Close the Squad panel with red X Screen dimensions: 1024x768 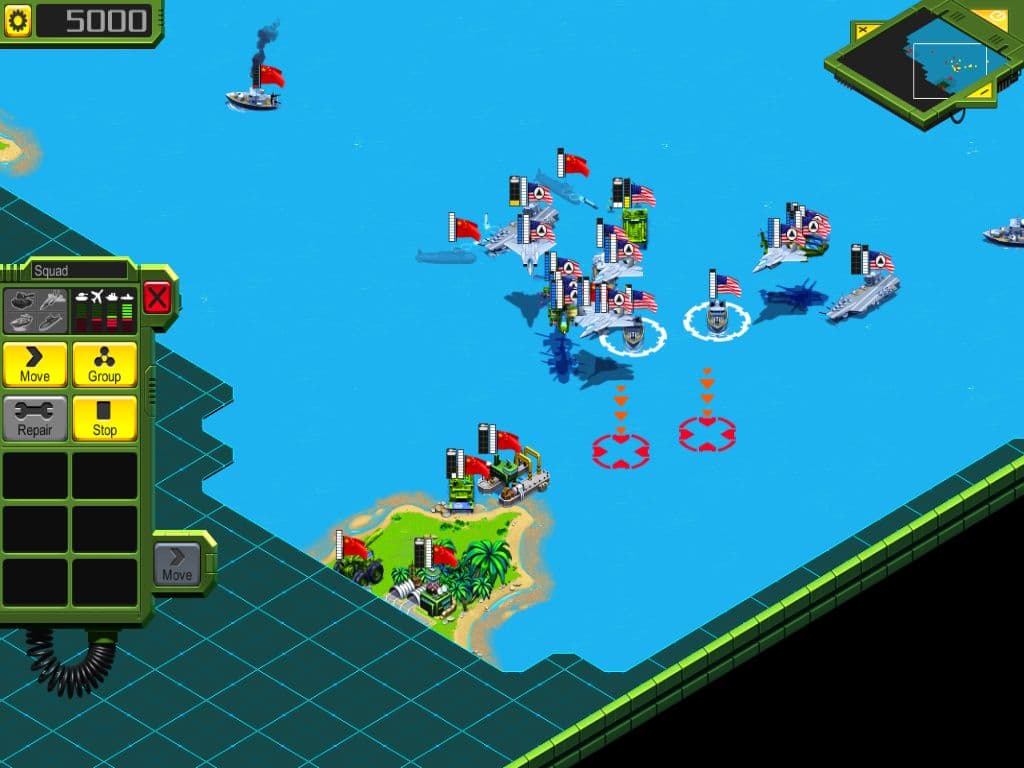click(x=157, y=297)
